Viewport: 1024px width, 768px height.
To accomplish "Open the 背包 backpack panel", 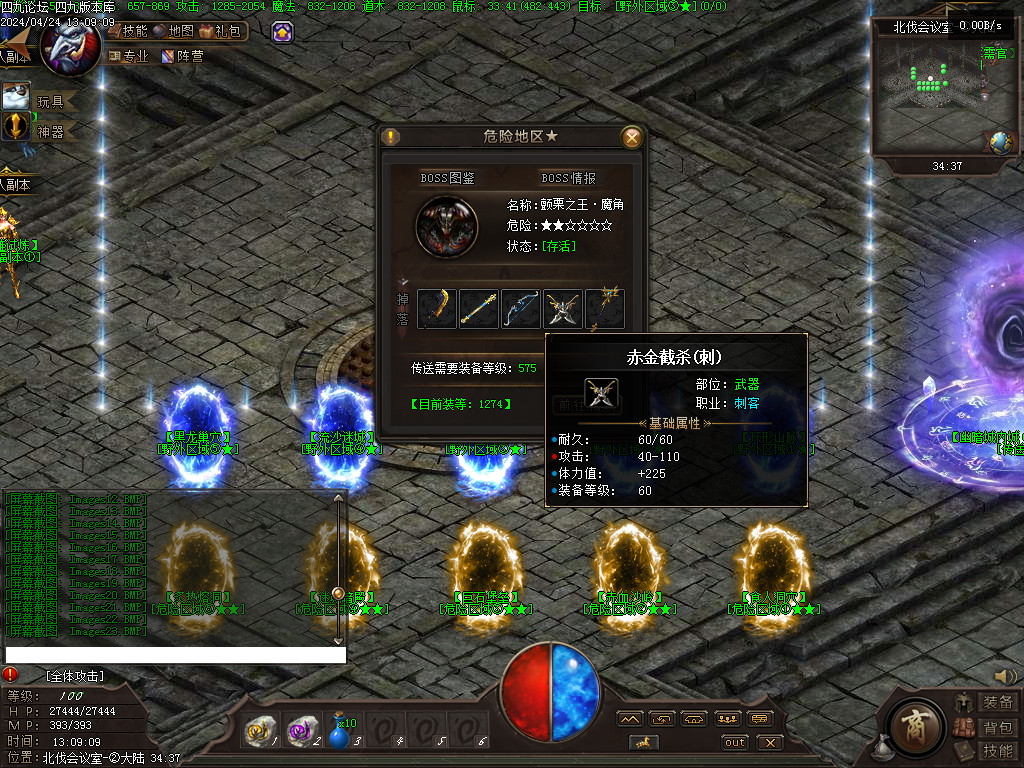I will click(x=989, y=727).
